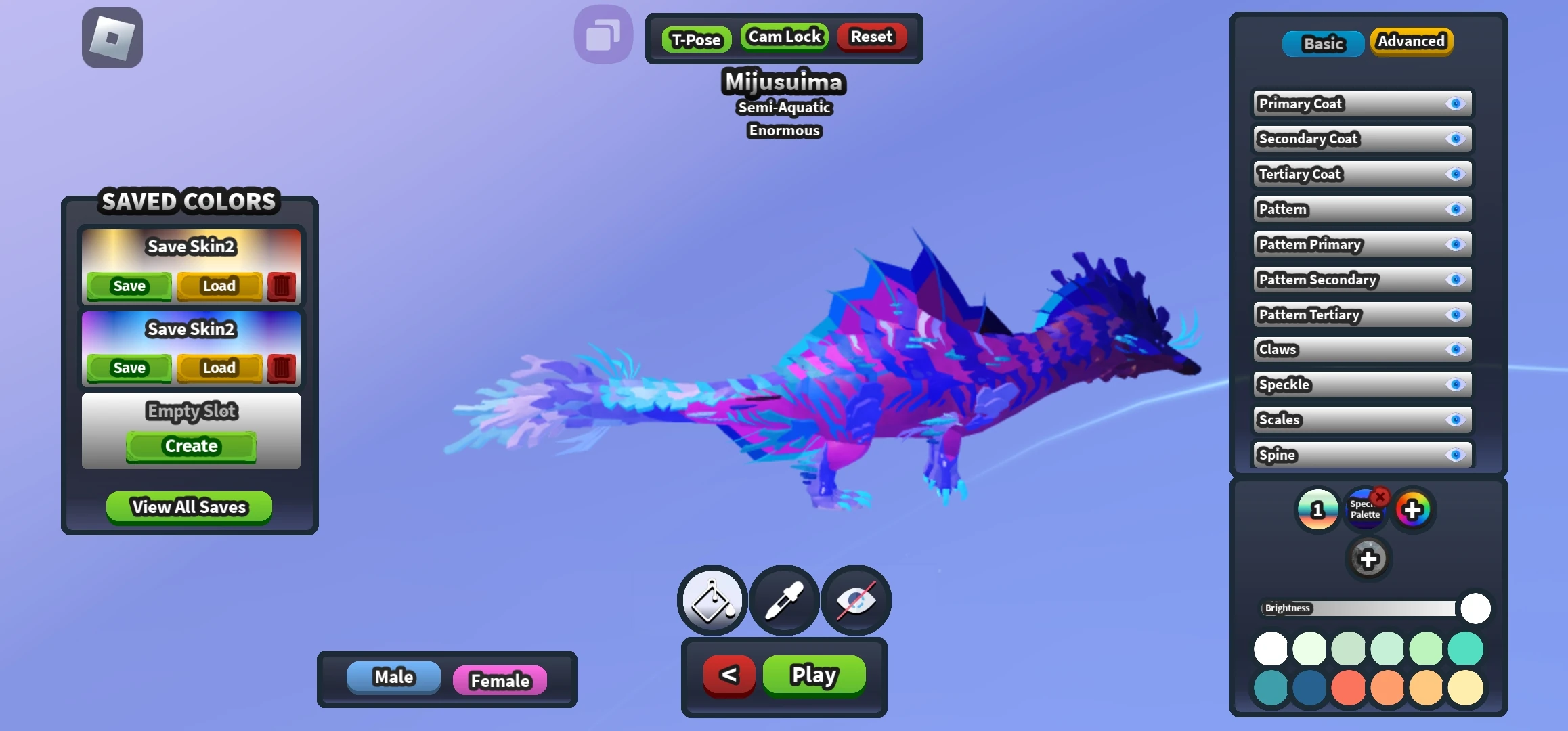The image size is (1568, 731).
Task: Select the eyedropper color picker tool
Action: point(783,600)
